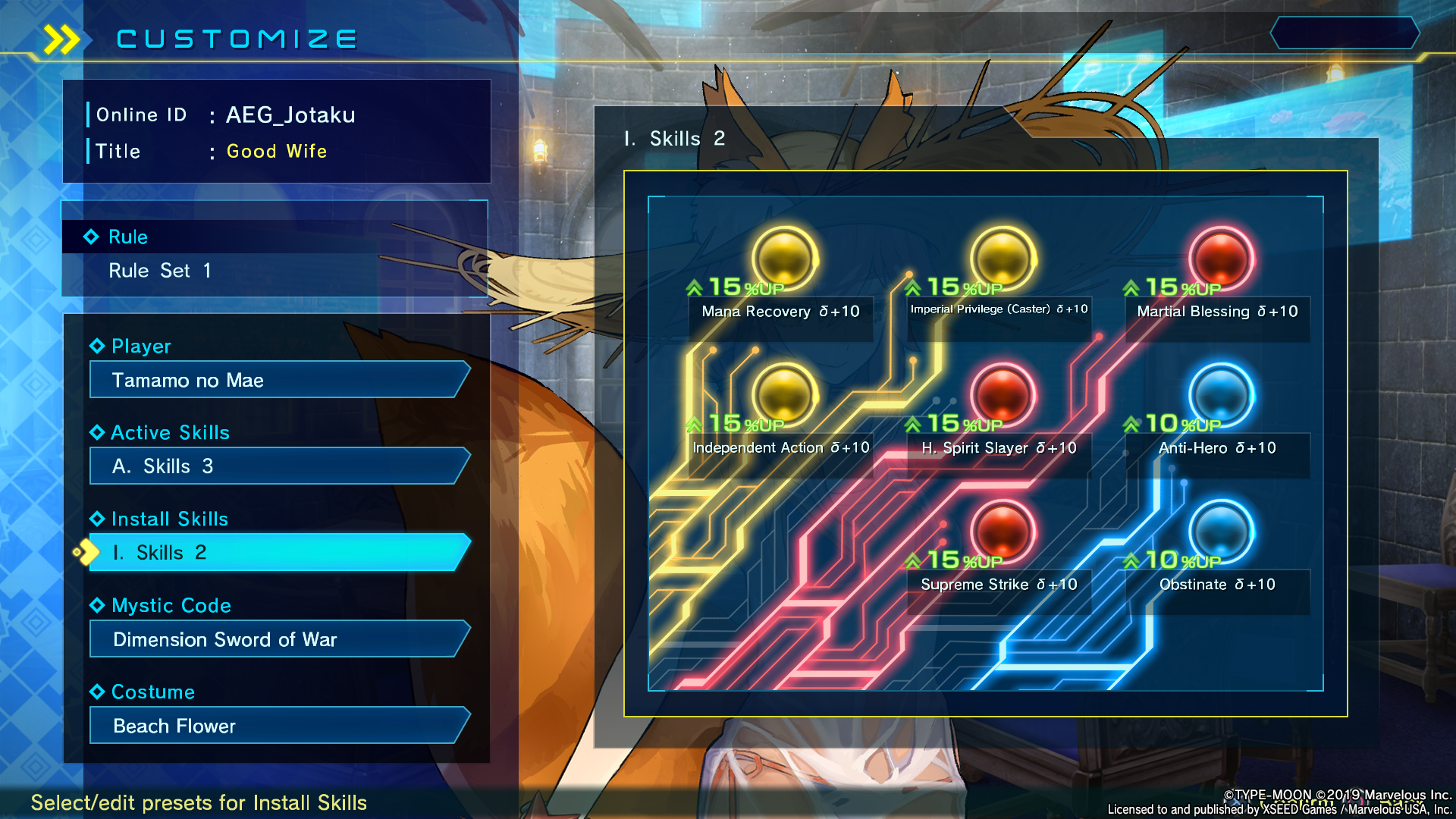
Task: Select the Independent Action skill orb
Action: [784, 394]
